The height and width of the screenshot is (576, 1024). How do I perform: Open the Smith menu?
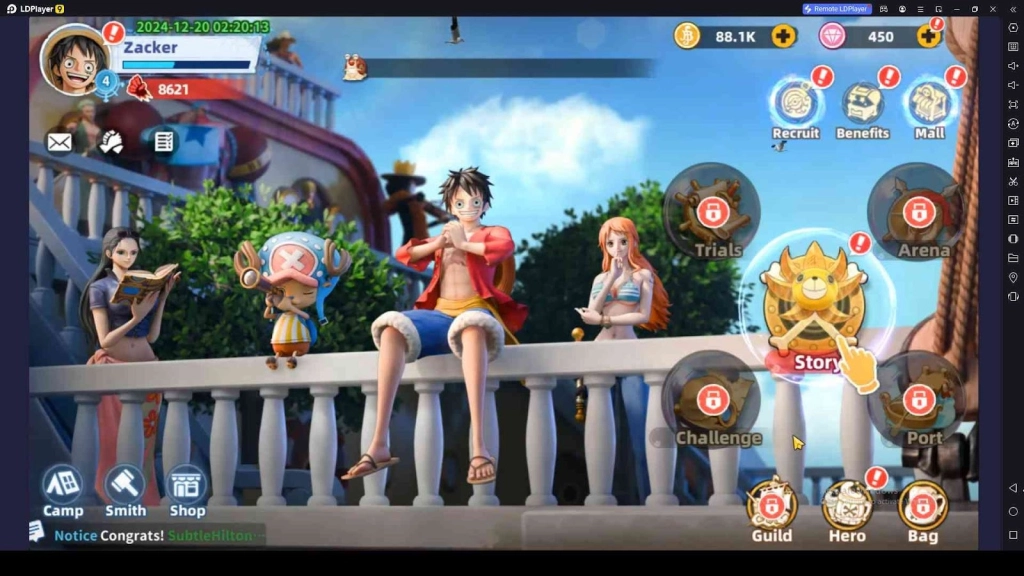125,490
